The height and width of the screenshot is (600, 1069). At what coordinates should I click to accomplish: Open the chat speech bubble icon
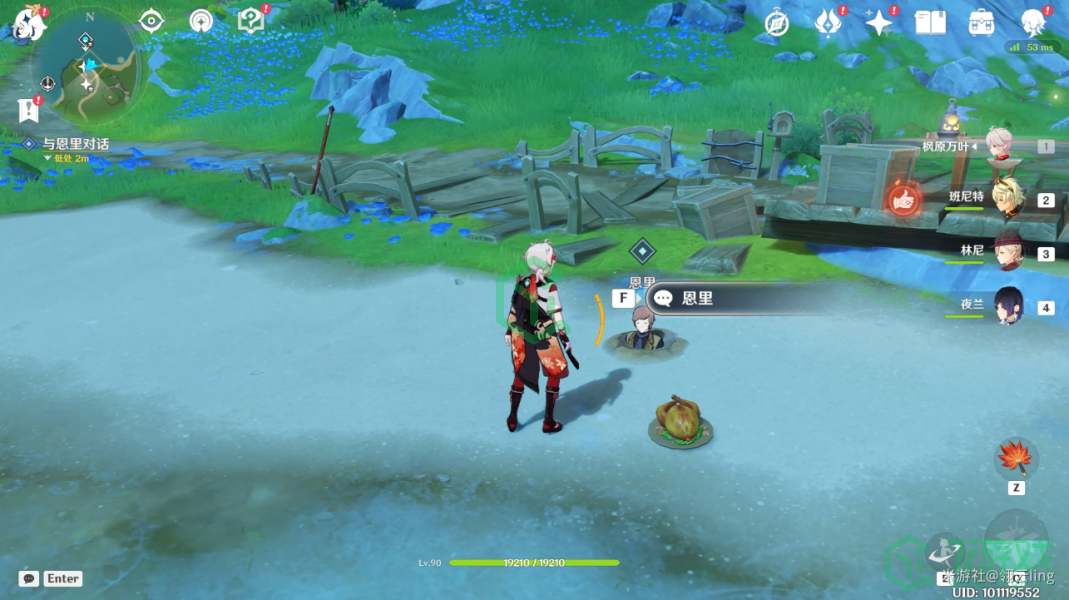pyautogui.click(x=29, y=578)
